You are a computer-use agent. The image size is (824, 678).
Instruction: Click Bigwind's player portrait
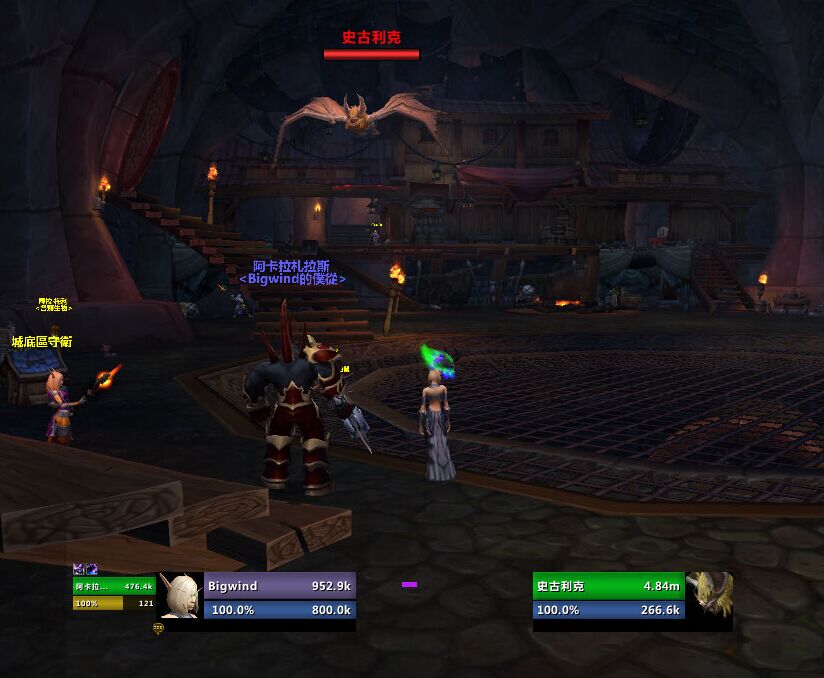pyautogui.click(x=181, y=596)
